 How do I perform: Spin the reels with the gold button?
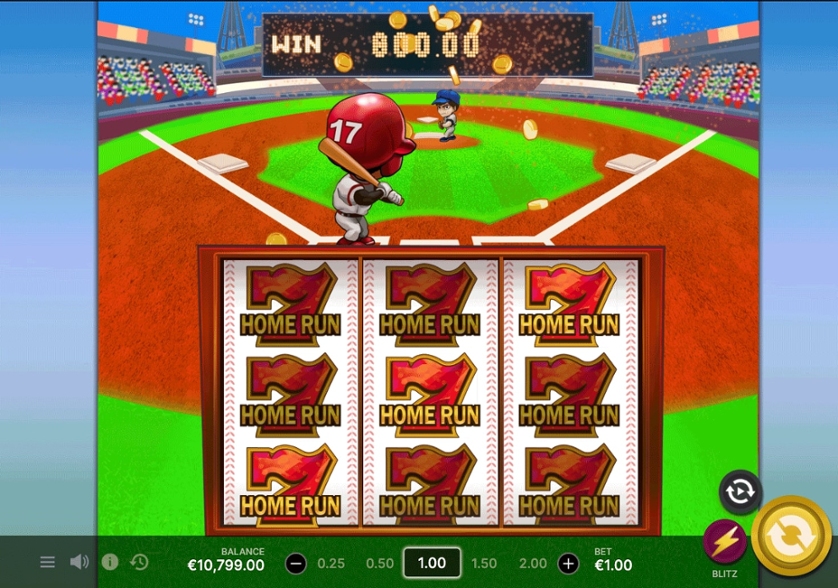click(x=791, y=535)
